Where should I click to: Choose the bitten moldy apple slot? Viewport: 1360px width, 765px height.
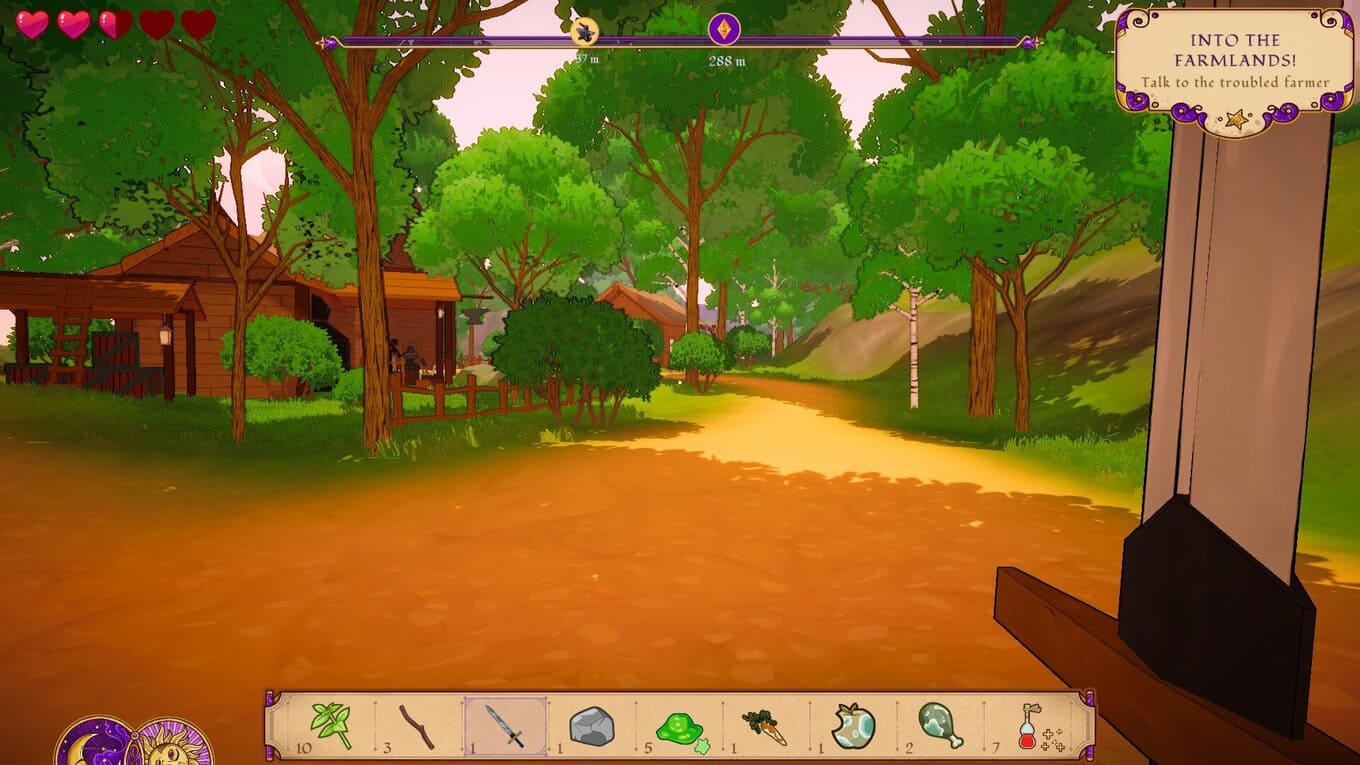(x=853, y=726)
